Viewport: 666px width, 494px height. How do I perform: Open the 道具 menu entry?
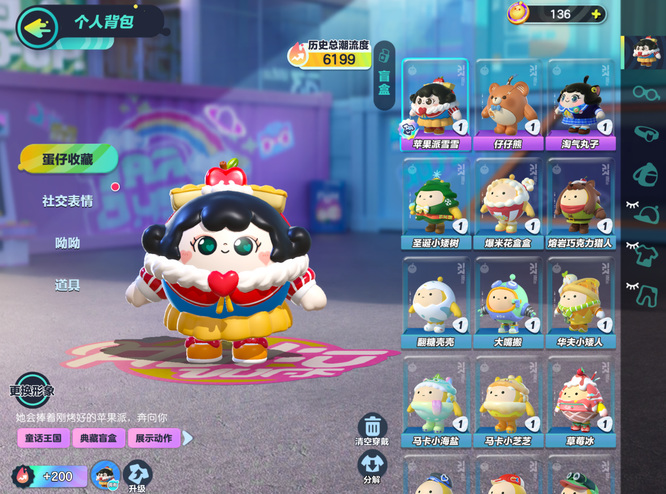coord(67,285)
